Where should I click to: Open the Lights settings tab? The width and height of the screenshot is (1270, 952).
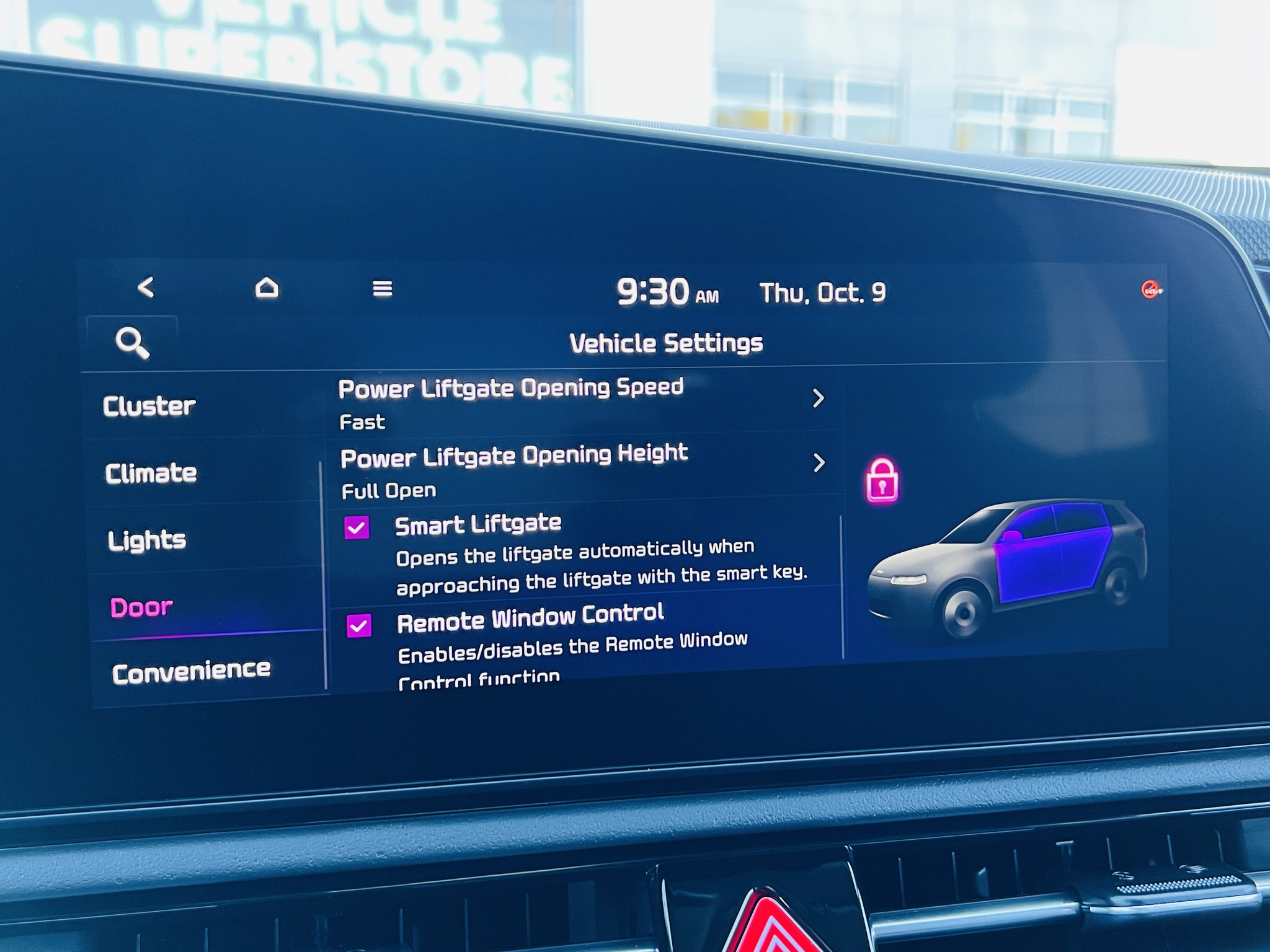pyautogui.click(x=147, y=540)
